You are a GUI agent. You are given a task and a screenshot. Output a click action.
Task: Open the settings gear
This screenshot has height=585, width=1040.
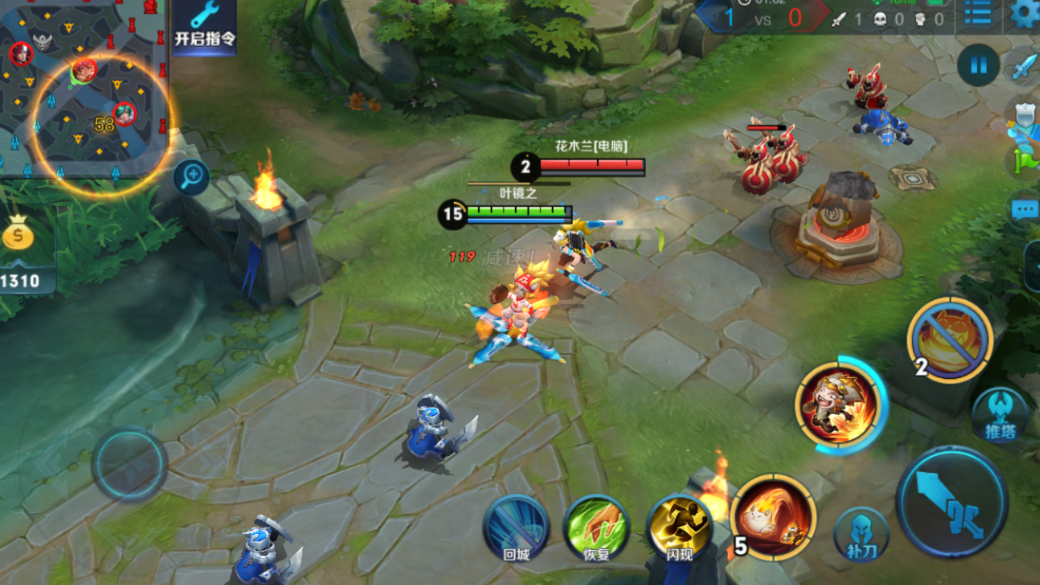(x=1025, y=14)
